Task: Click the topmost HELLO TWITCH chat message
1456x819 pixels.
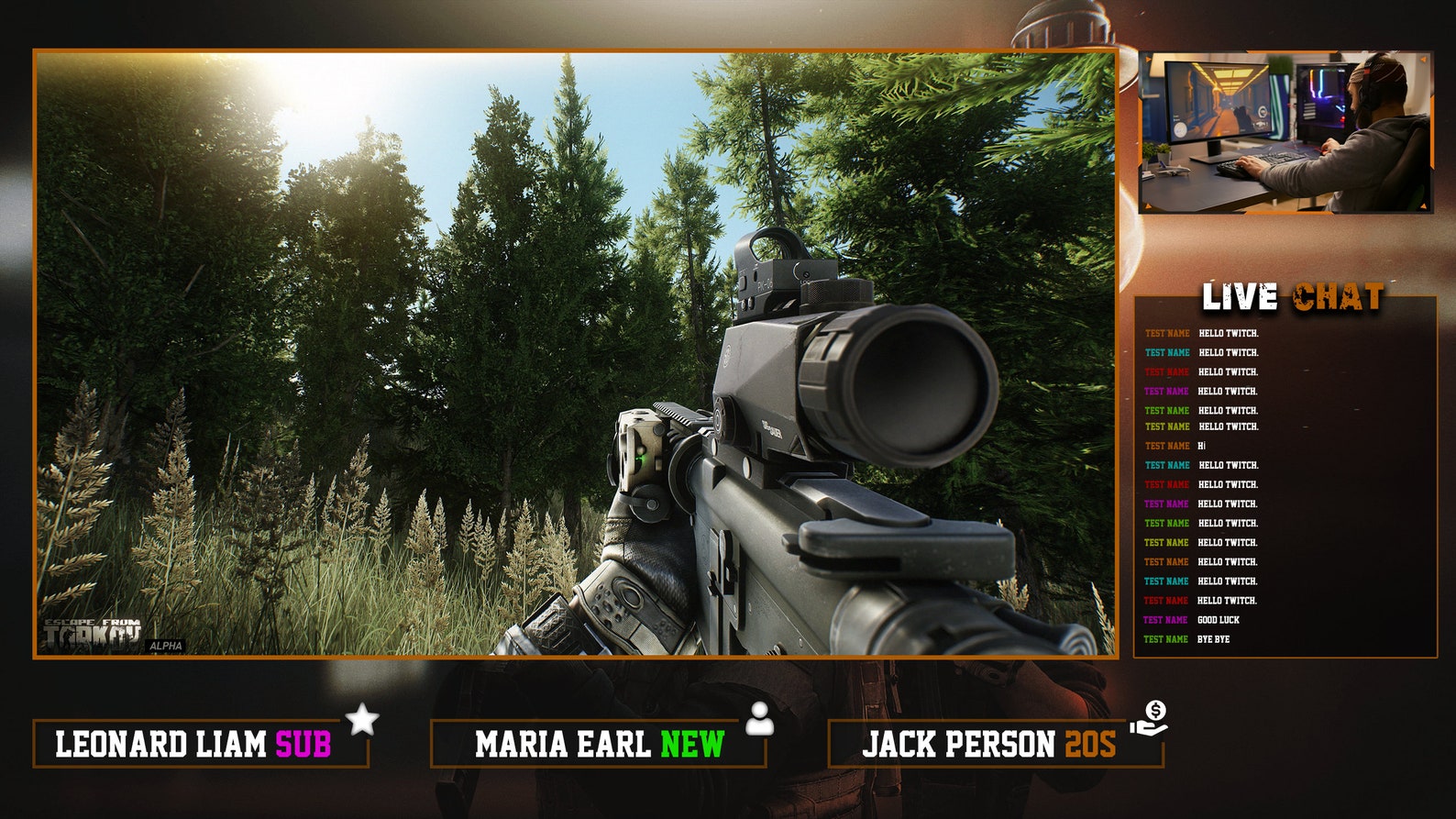Action: (x=1229, y=333)
